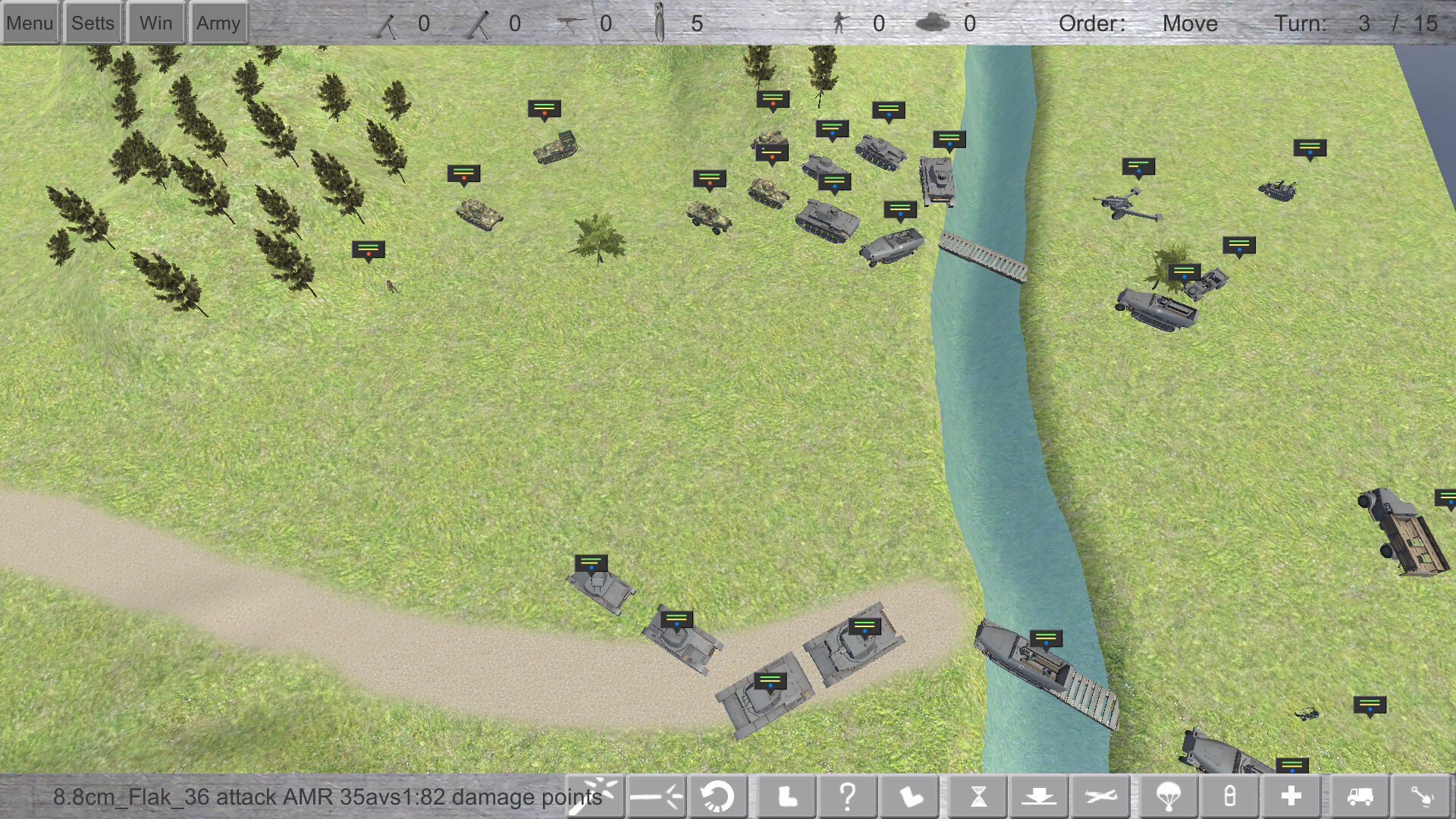
Task: Select the parachute drop icon
Action: point(1167,796)
